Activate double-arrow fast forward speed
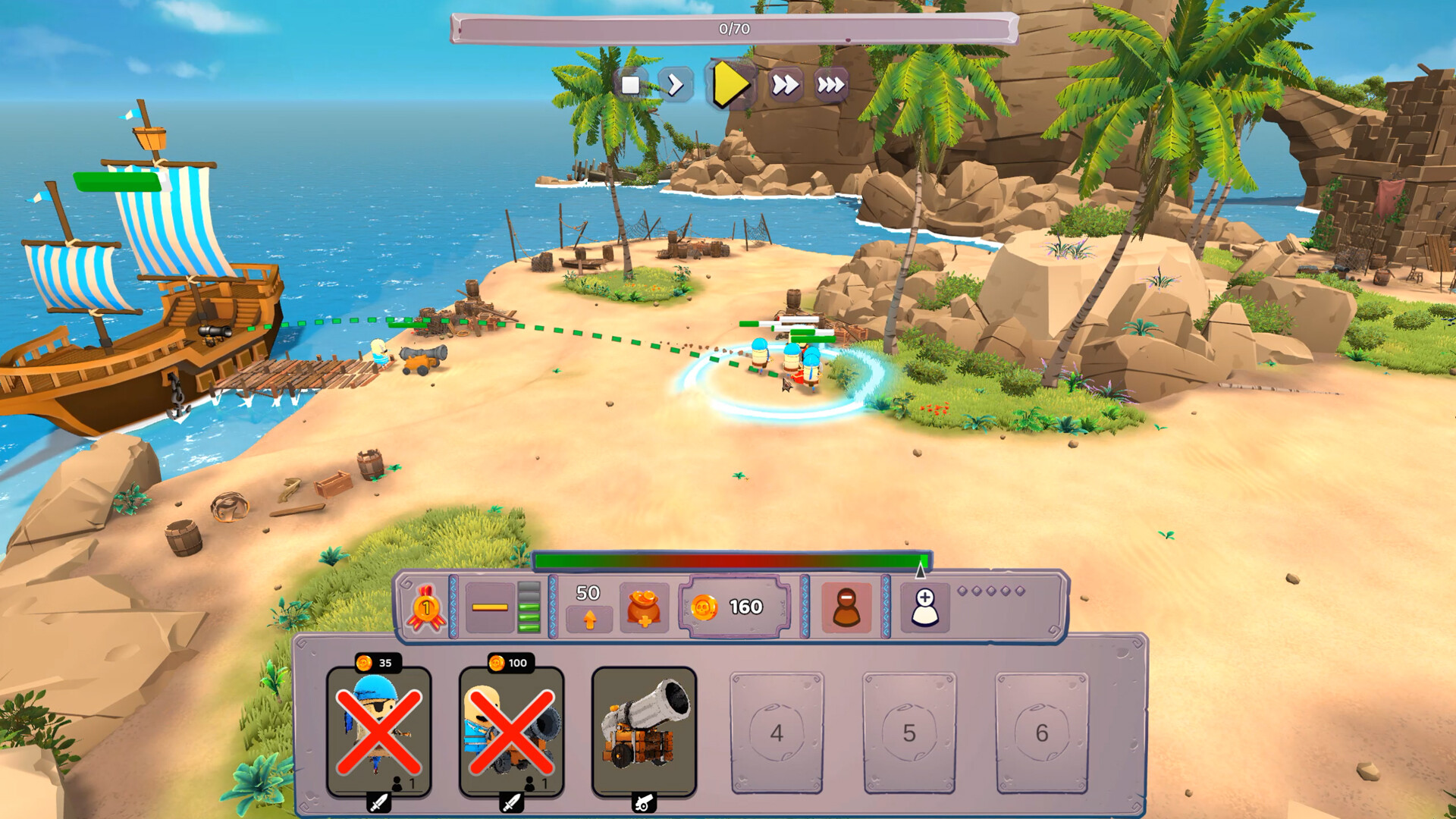The image size is (1456, 819). click(786, 86)
